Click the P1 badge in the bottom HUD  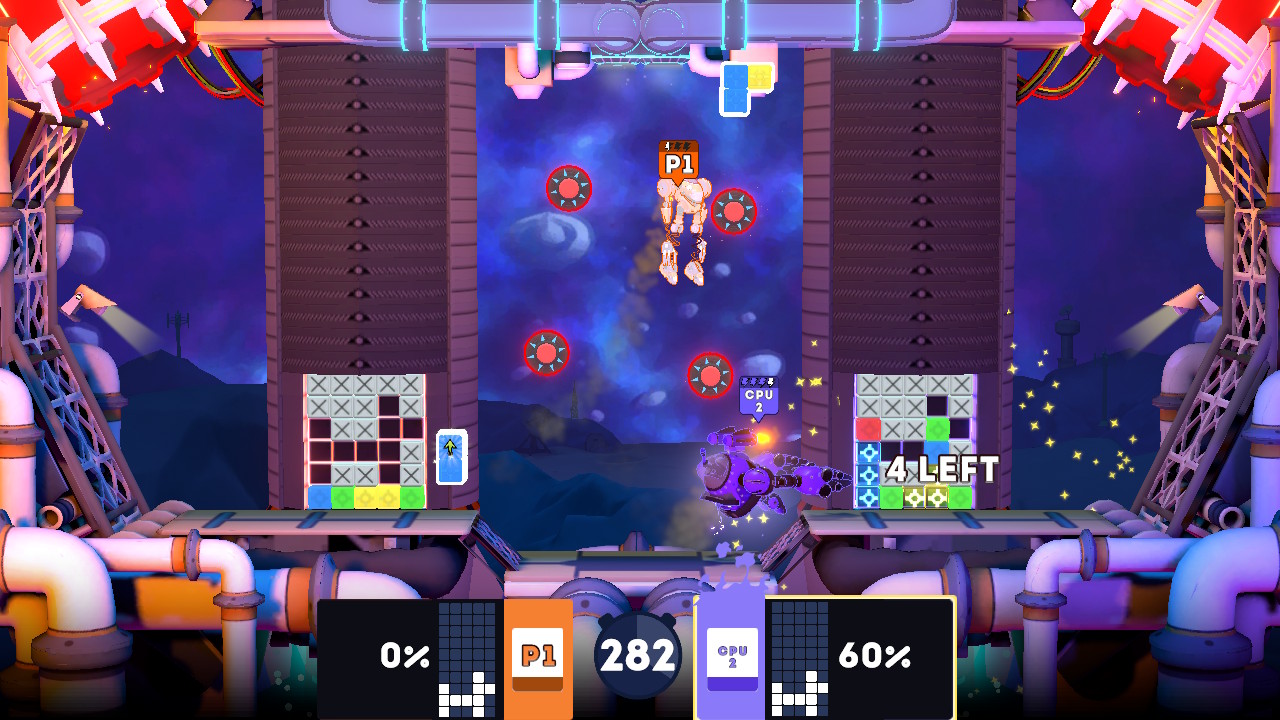pyautogui.click(x=539, y=657)
